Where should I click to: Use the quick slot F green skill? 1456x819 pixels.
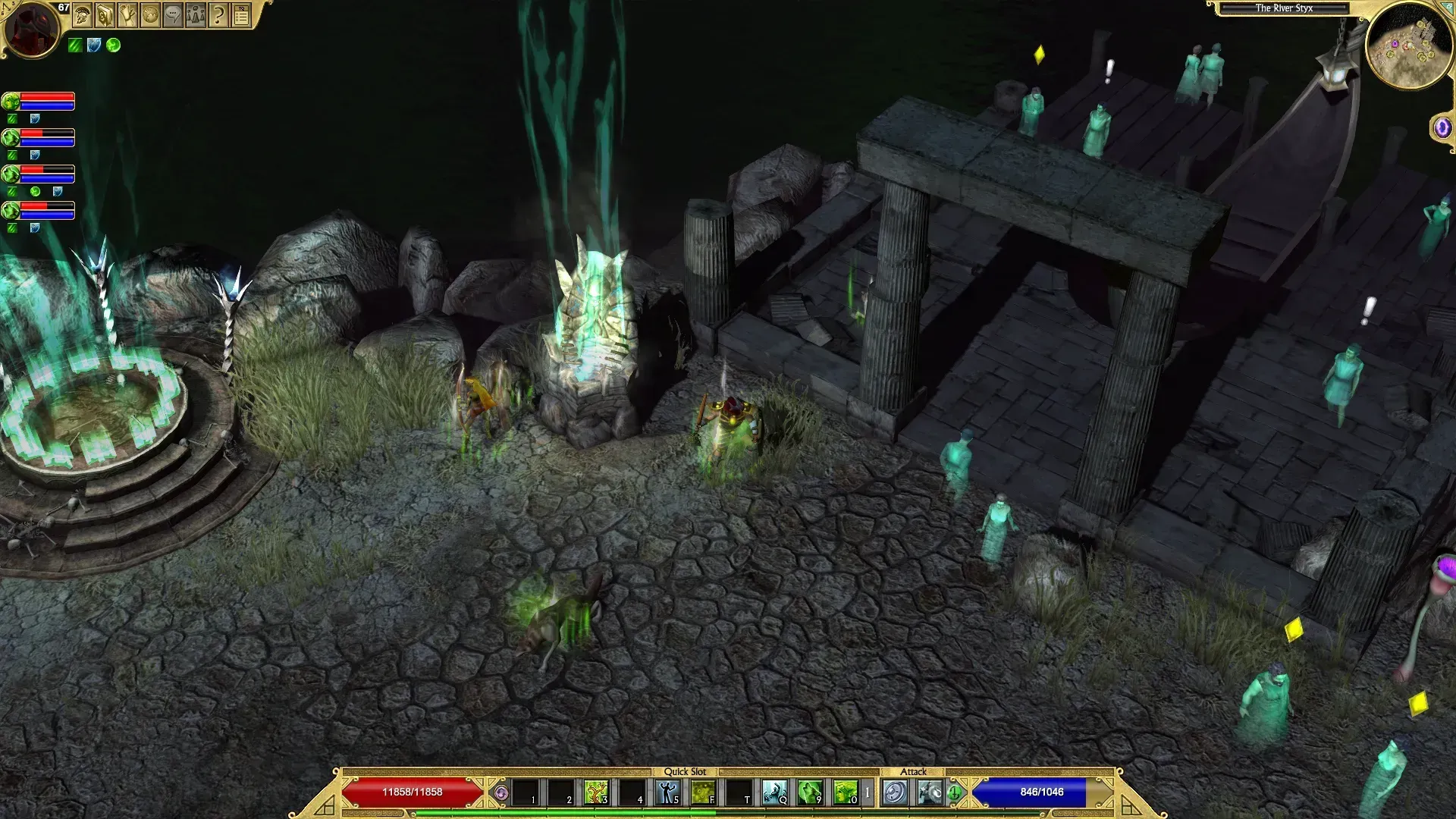tap(702, 792)
